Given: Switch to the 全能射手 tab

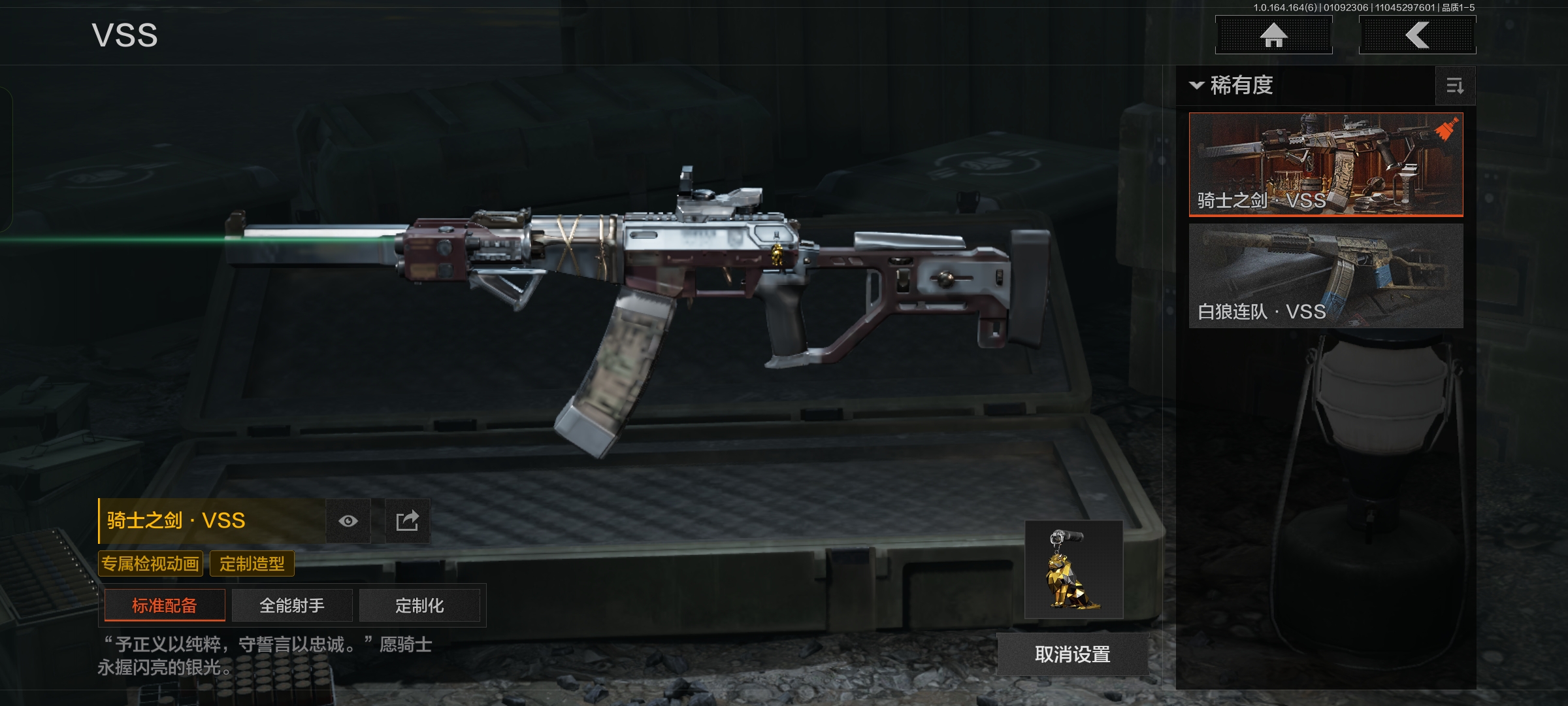Looking at the screenshot, I should pyautogui.click(x=292, y=605).
